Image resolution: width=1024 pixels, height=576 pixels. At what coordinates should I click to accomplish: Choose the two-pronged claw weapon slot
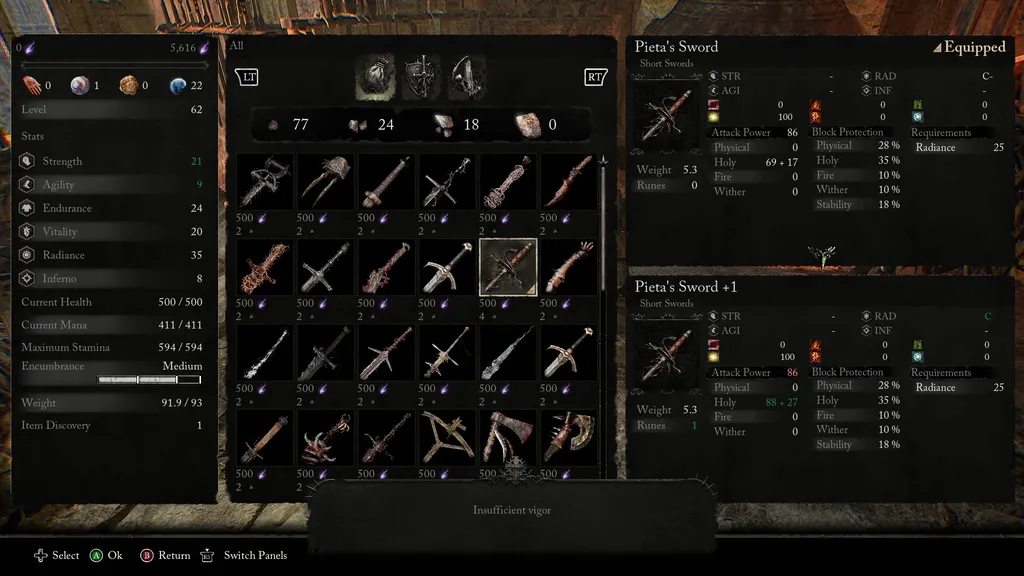(x=326, y=182)
